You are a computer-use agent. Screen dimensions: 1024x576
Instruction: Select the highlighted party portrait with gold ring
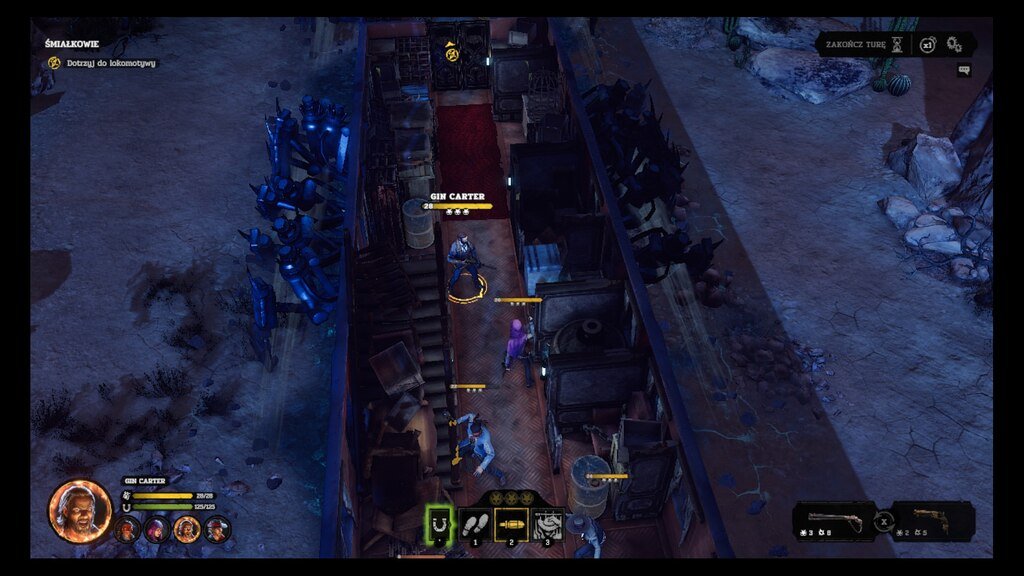pos(187,529)
